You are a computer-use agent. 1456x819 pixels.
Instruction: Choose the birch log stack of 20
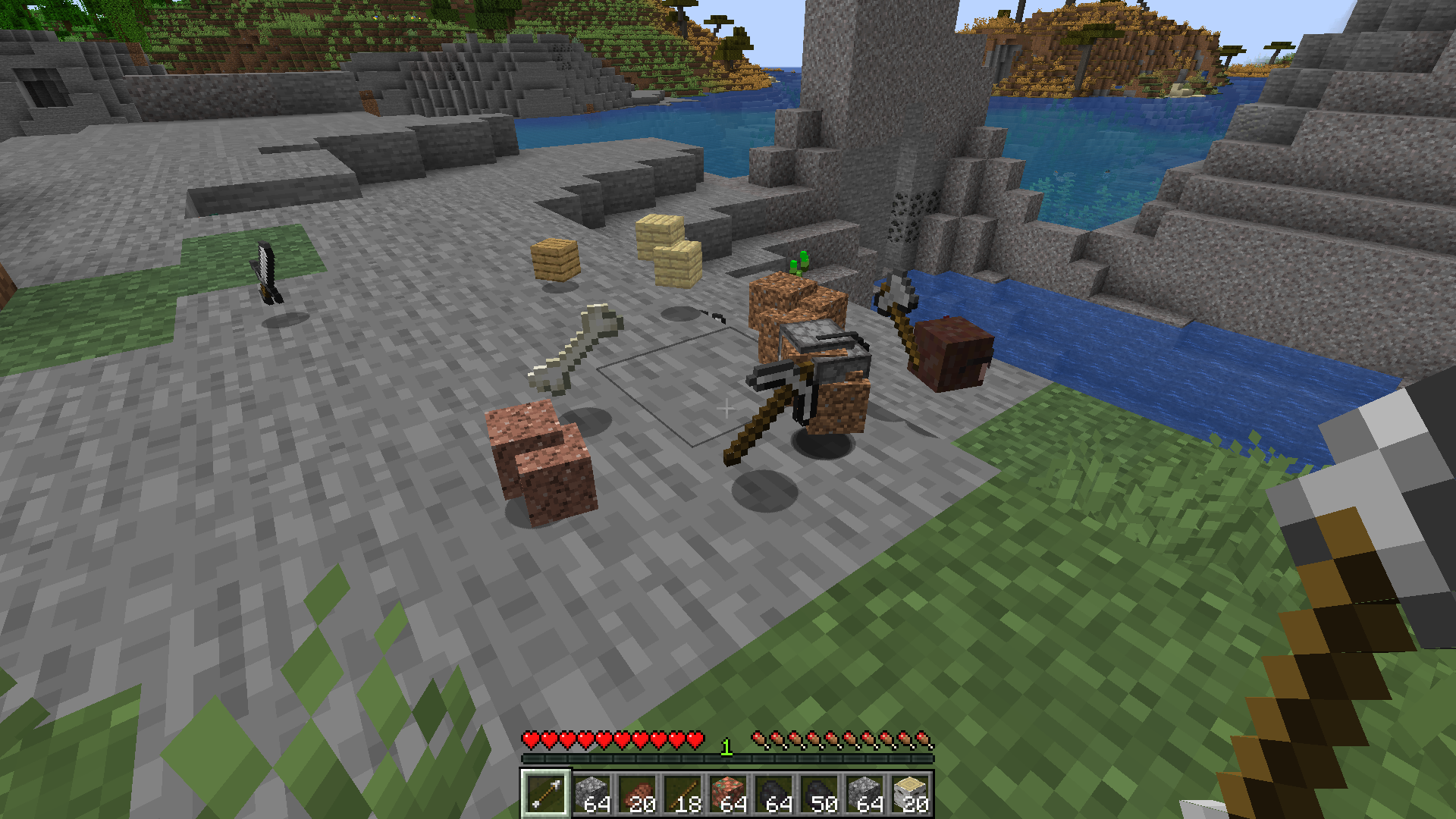click(910, 794)
